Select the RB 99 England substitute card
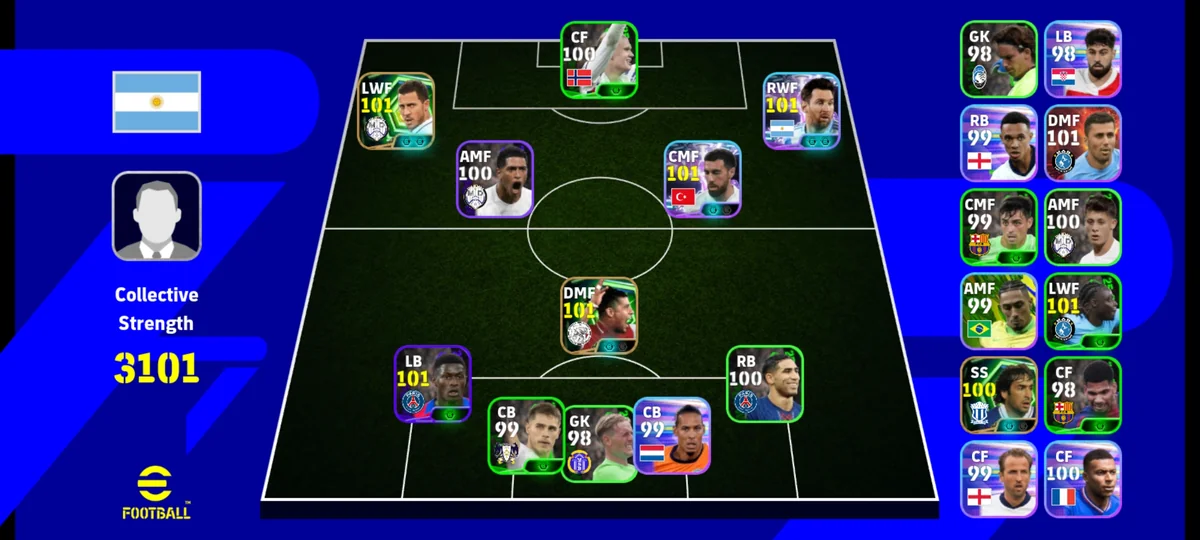 coord(999,143)
